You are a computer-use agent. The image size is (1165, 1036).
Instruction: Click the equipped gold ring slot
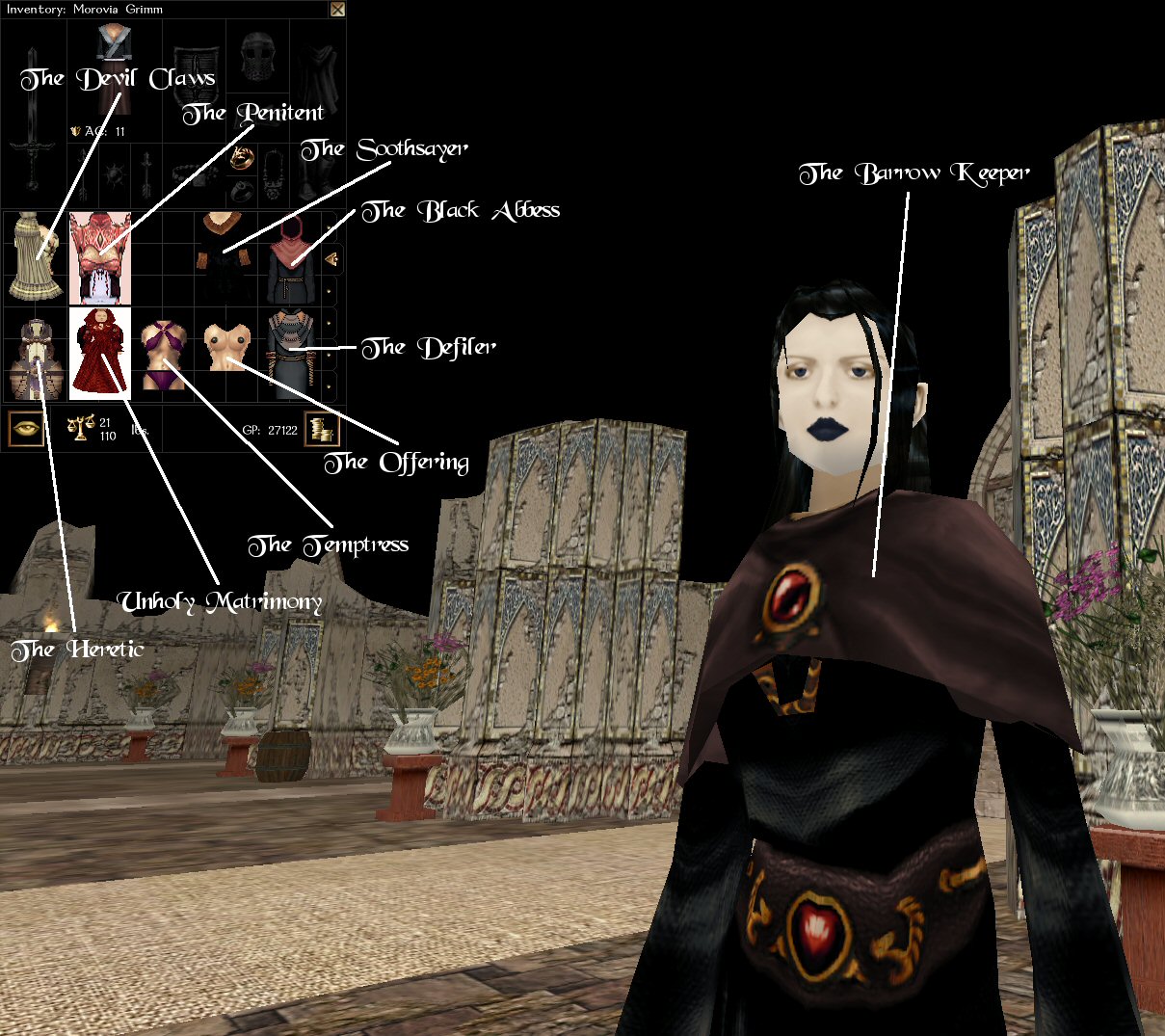pyautogui.click(x=241, y=159)
